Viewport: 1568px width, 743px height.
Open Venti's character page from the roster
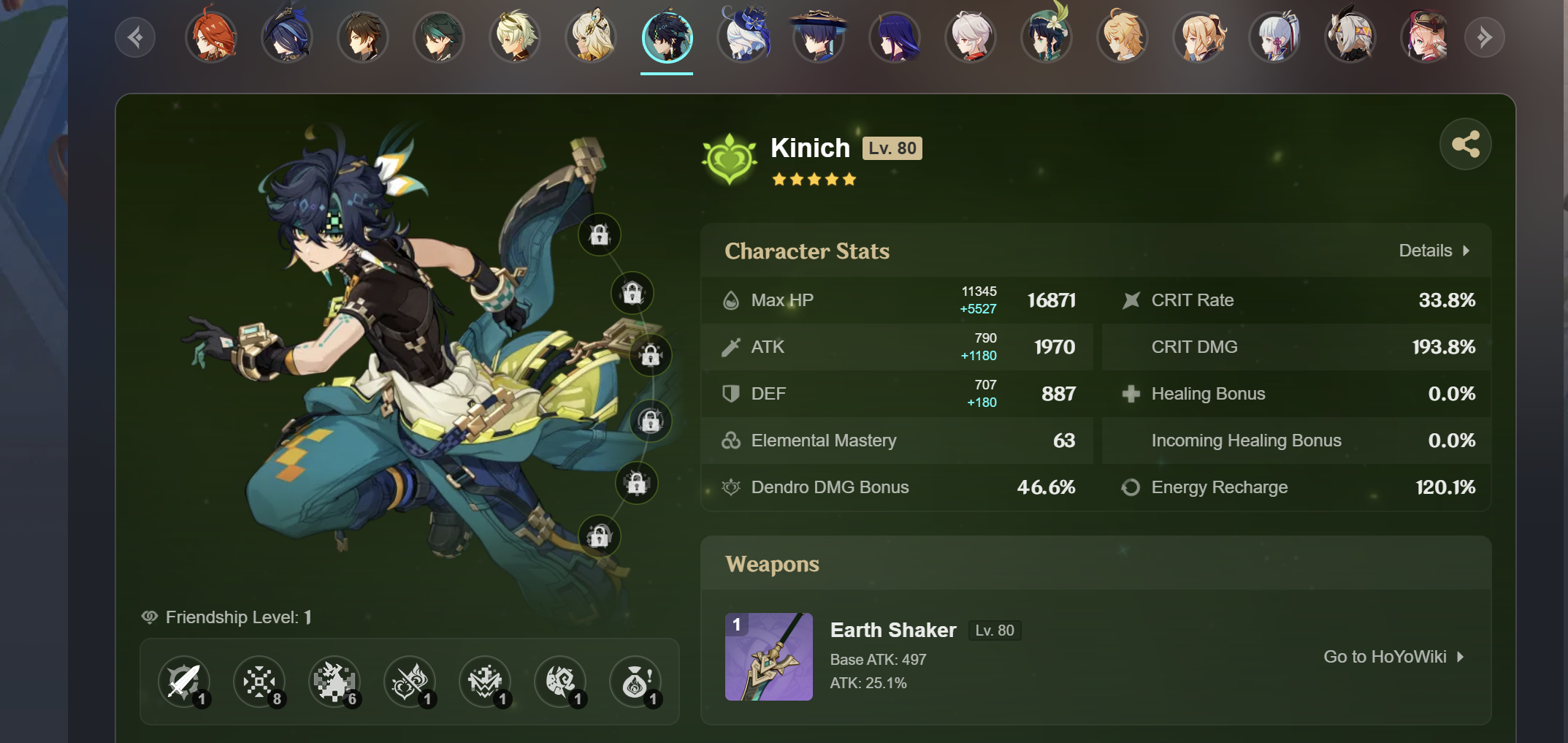1047,37
